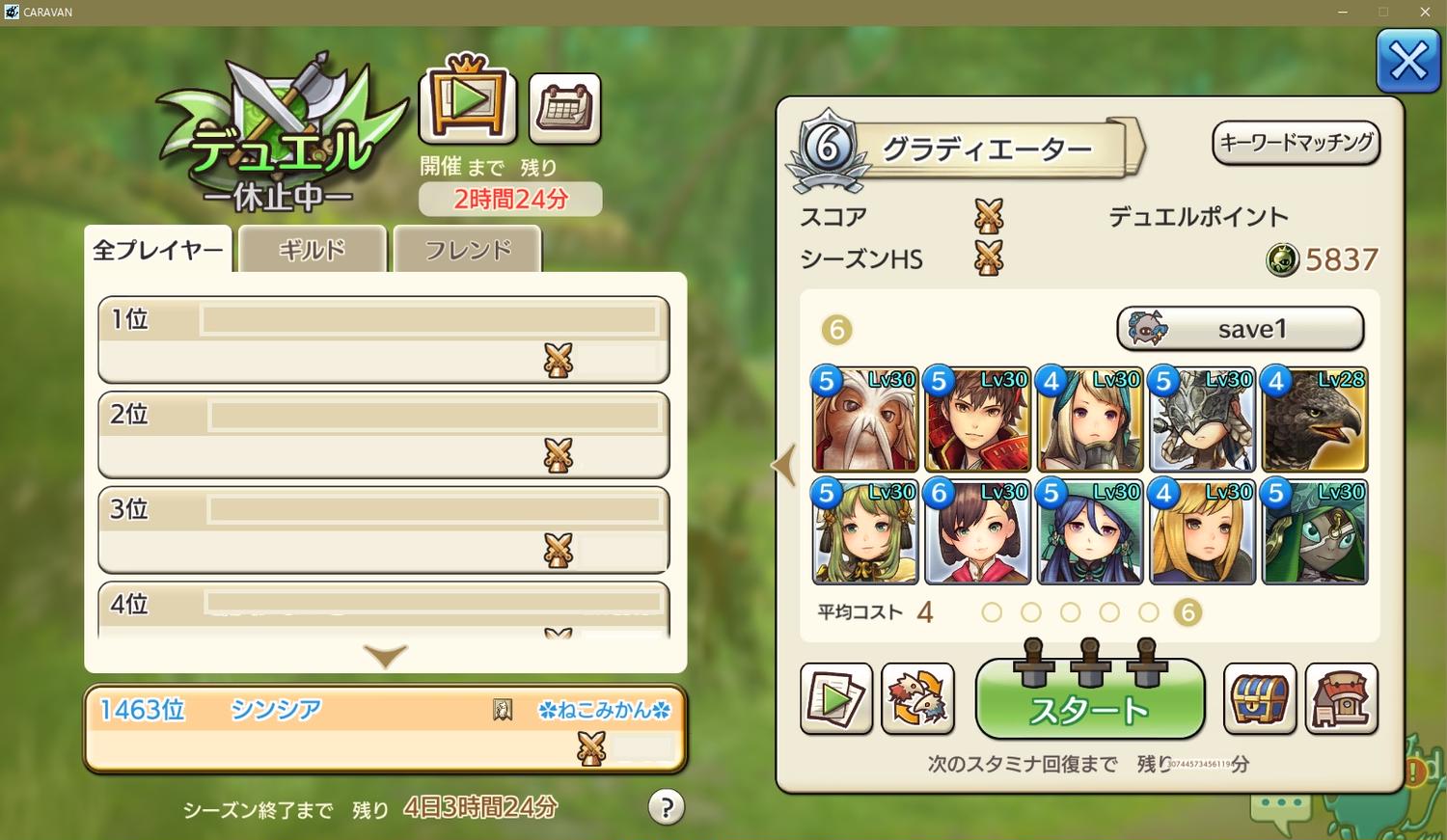Switch to the フレンド ranking tab
The height and width of the screenshot is (840, 1447).
(x=468, y=250)
